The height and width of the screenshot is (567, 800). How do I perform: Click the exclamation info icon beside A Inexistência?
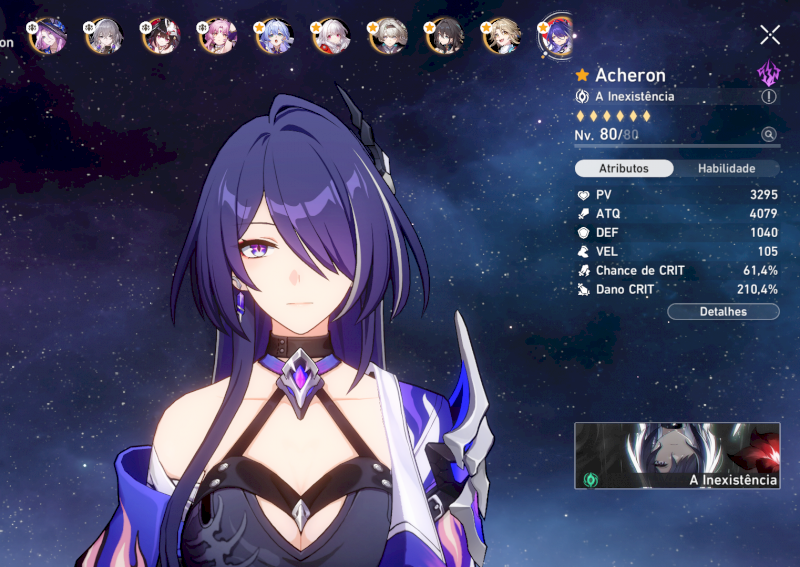(x=768, y=97)
